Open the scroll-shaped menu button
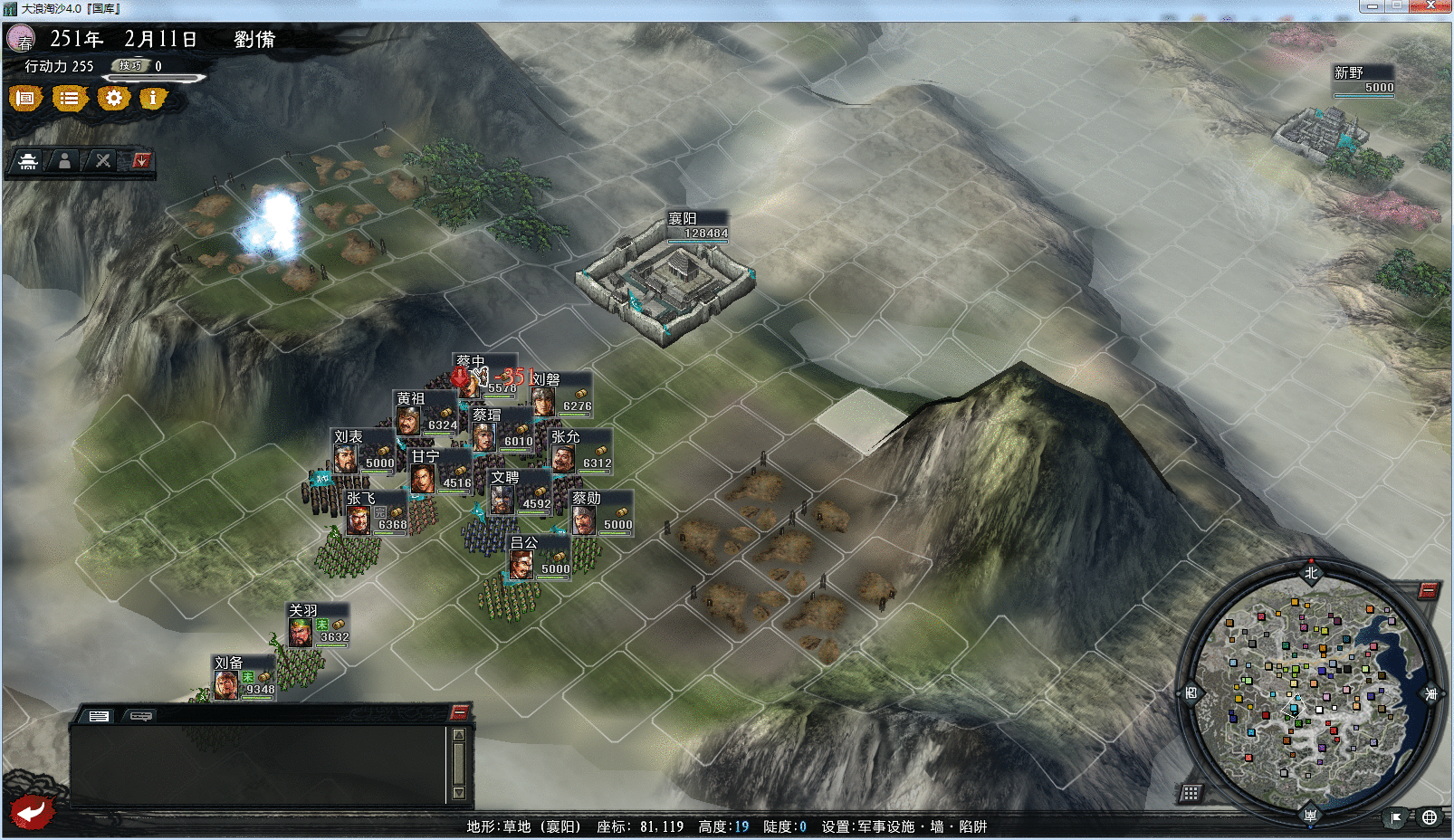Image resolution: width=1454 pixels, height=840 pixels. pyautogui.click(x=26, y=98)
